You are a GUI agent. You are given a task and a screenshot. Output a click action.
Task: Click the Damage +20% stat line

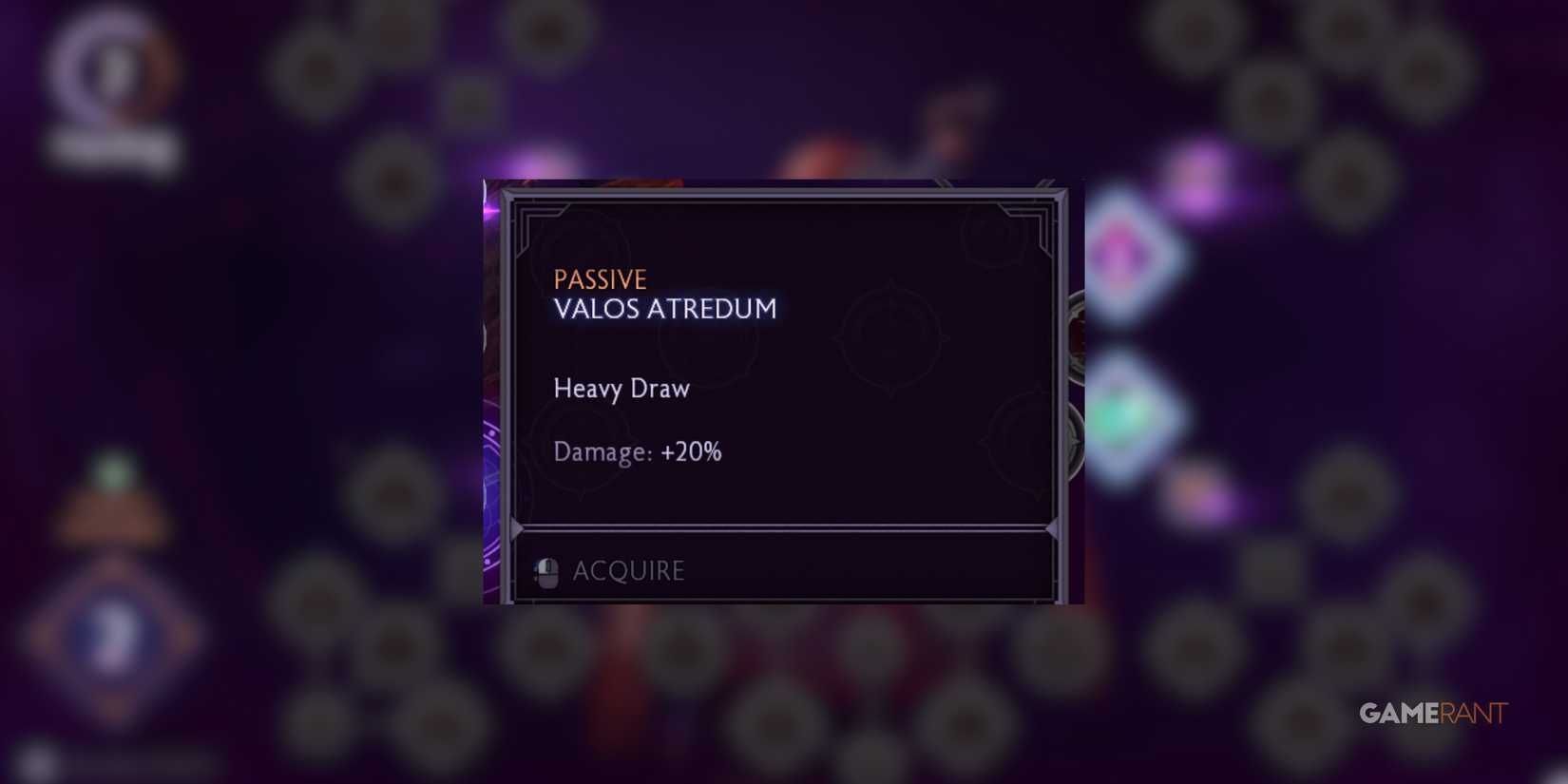point(638,452)
